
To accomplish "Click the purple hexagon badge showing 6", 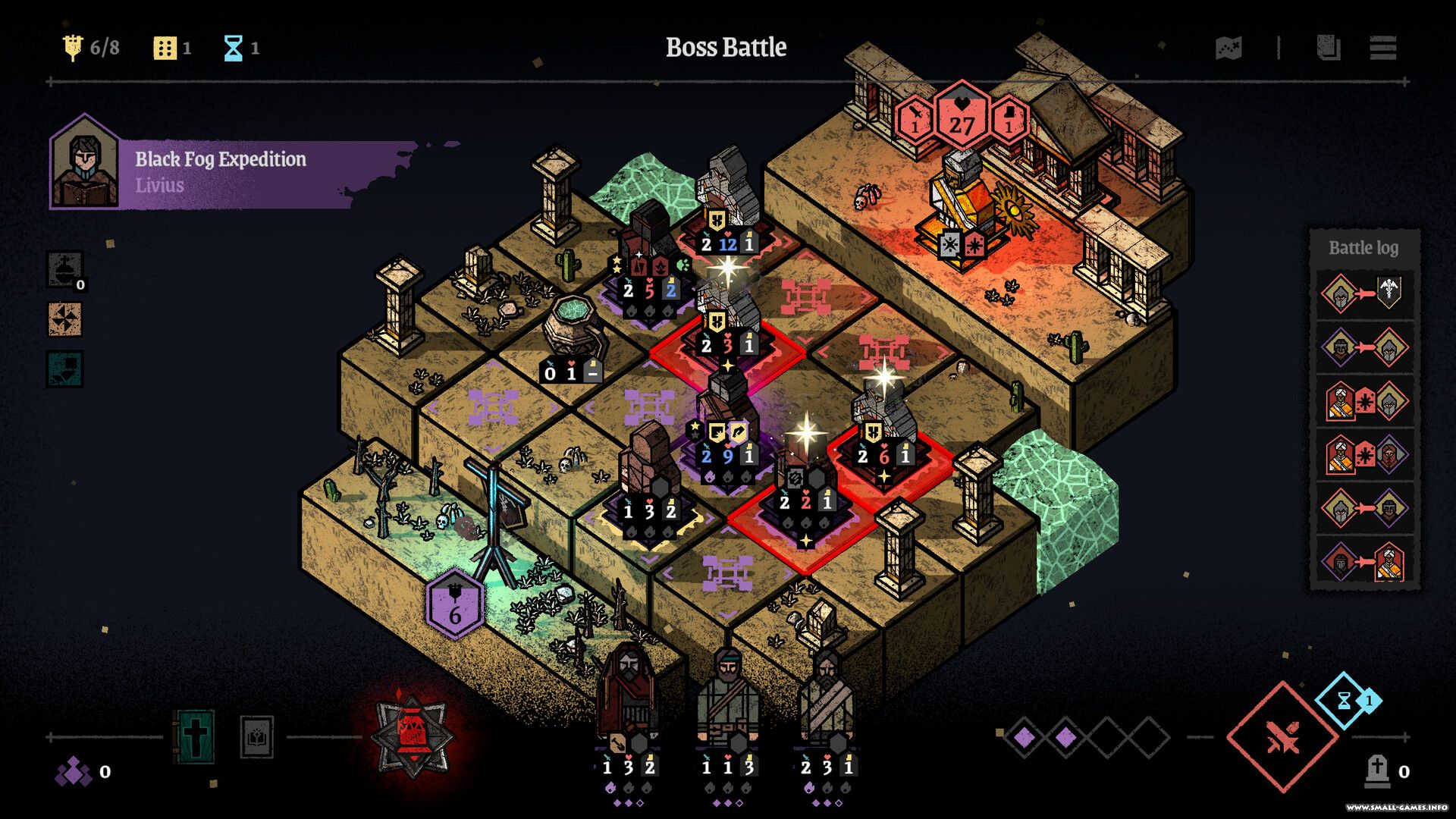I will 454,604.
